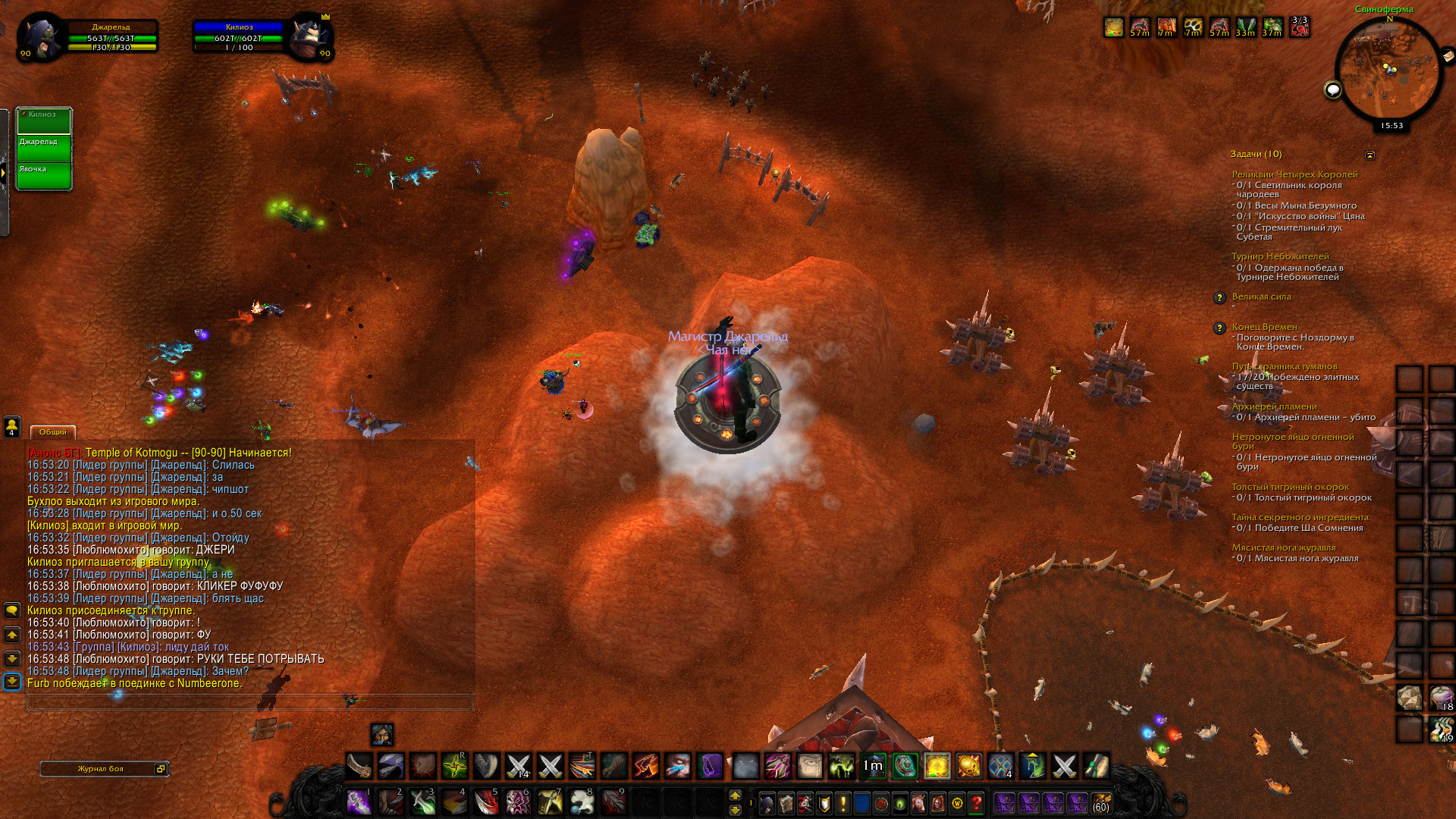Switch to the Общий chat tab
1456x819 pixels.
(x=53, y=431)
